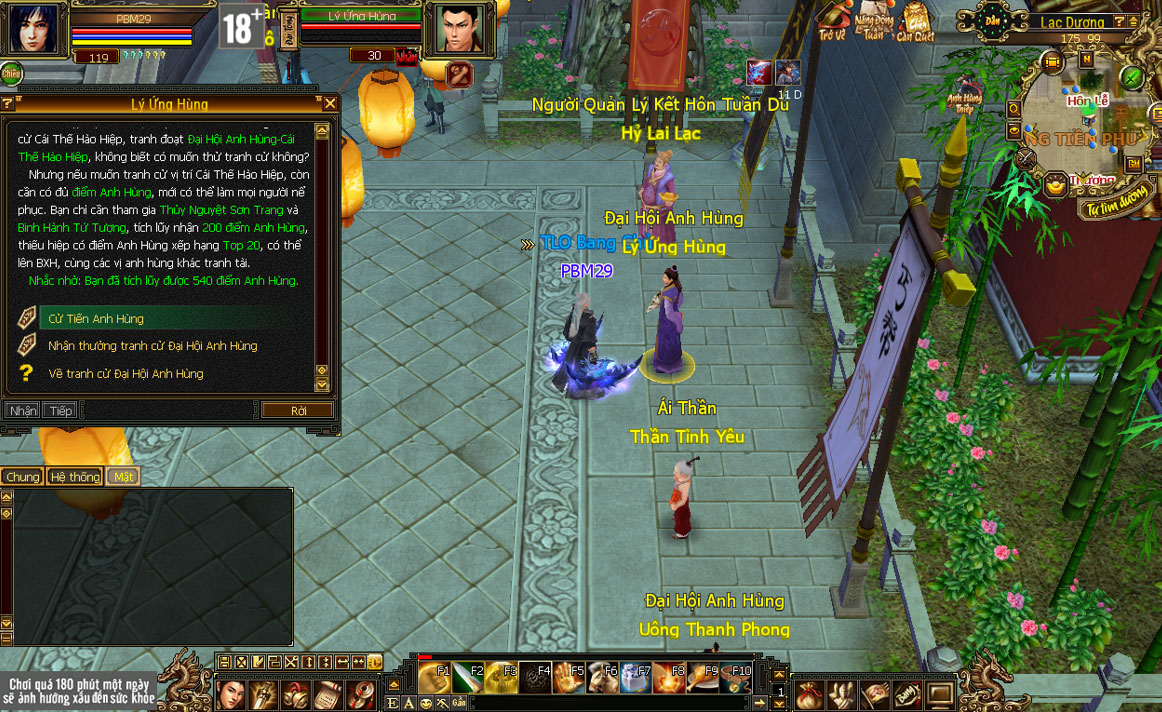Choose the Cử Tiến Anh Hùng dialogue option

click(96, 319)
